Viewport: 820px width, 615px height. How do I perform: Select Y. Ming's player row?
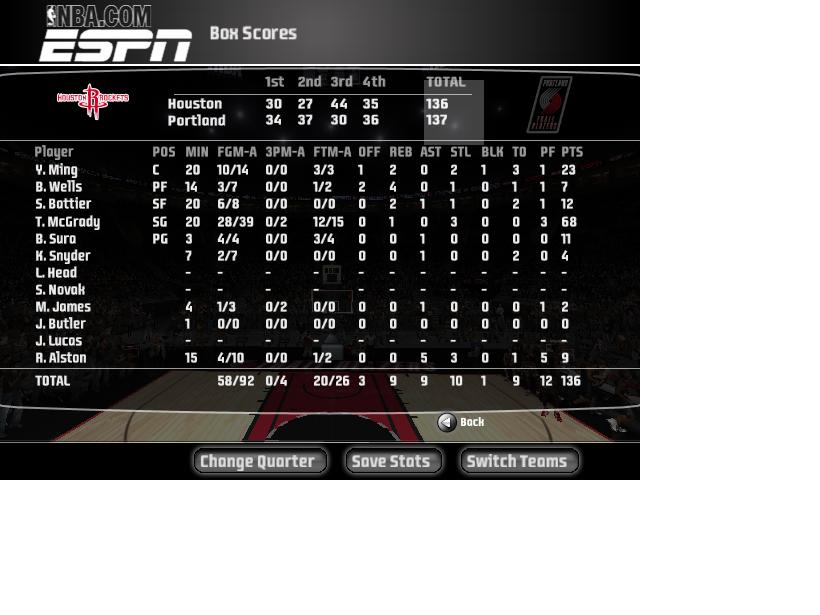coord(57,170)
